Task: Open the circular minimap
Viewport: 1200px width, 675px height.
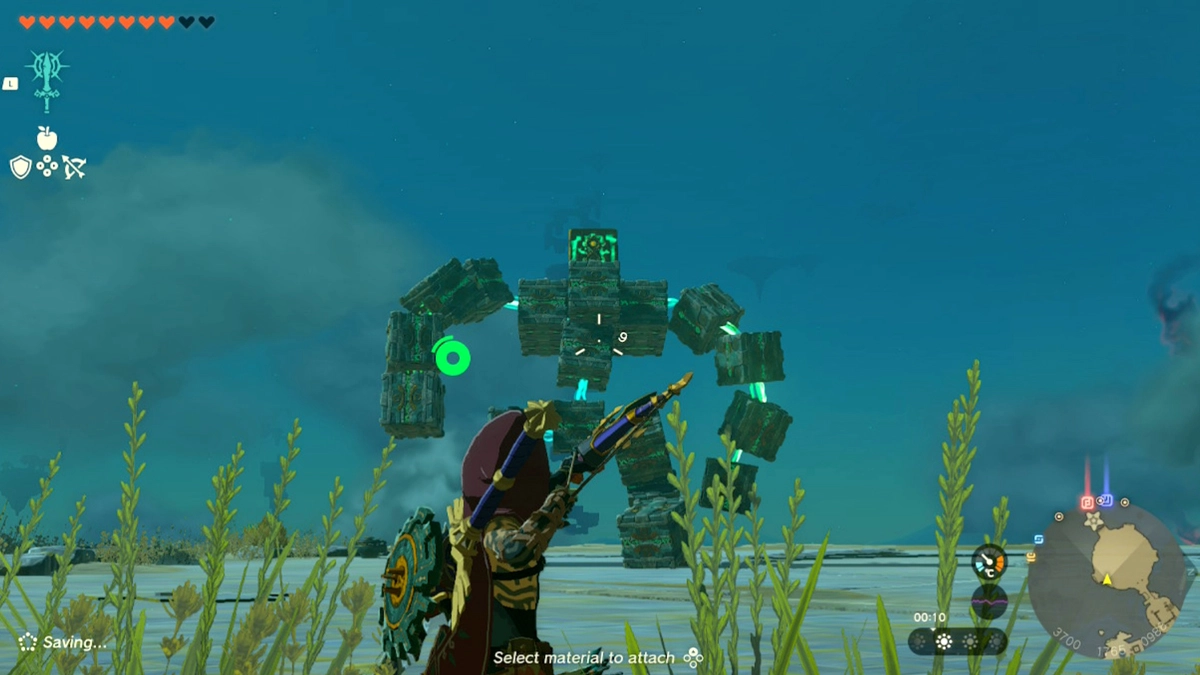Action: 1108,580
